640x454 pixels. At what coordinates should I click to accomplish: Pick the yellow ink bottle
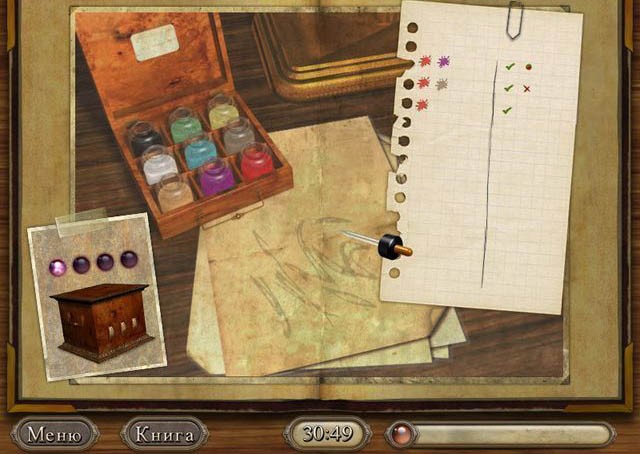222,110
